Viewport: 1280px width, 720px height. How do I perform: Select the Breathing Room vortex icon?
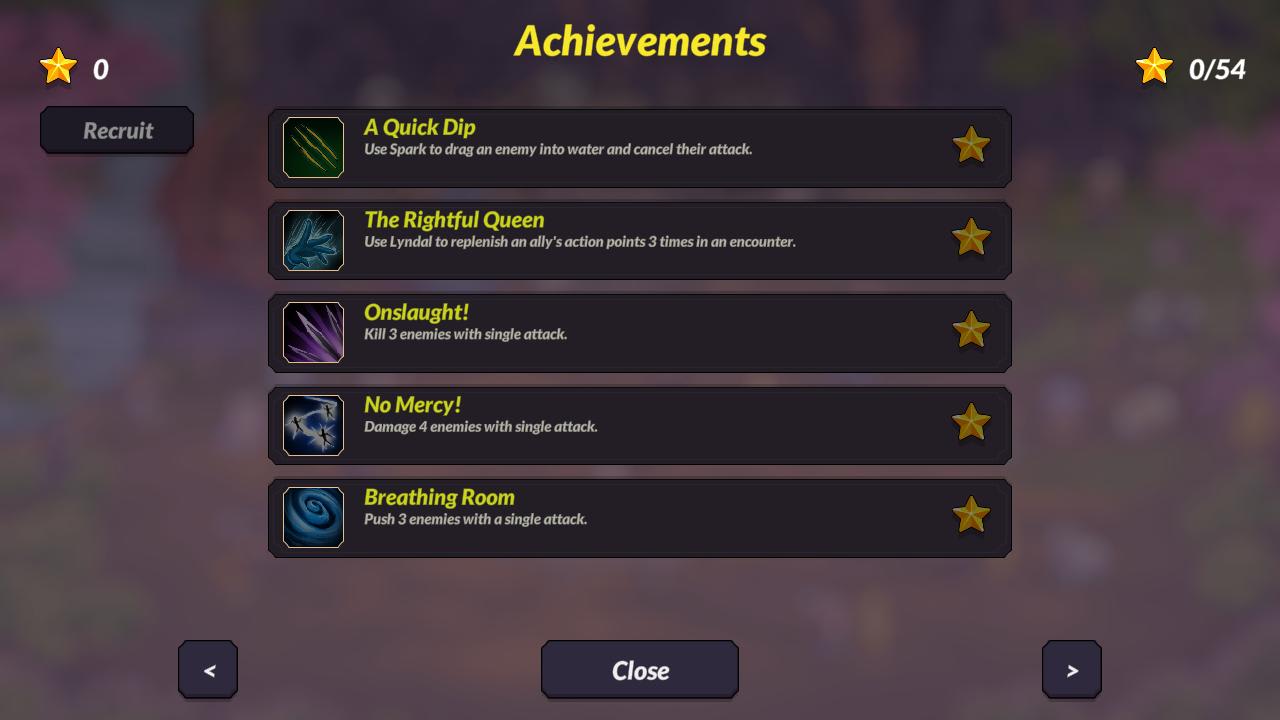[x=312, y=517]
